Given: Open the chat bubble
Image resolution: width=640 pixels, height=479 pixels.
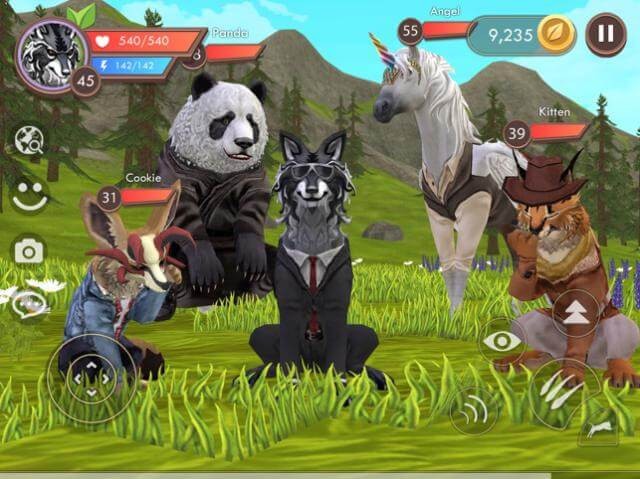Looking at the screenshot, I should 29,304.
